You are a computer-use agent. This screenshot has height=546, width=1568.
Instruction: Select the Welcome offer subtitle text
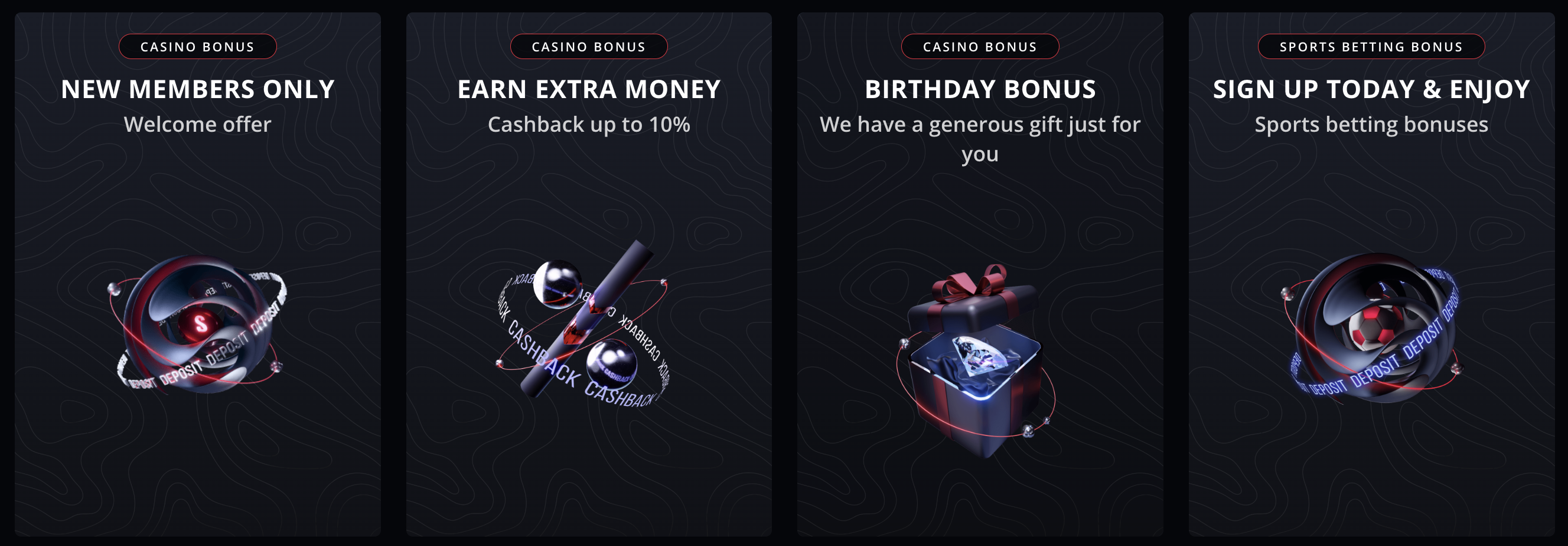click(x=198, y=124)
